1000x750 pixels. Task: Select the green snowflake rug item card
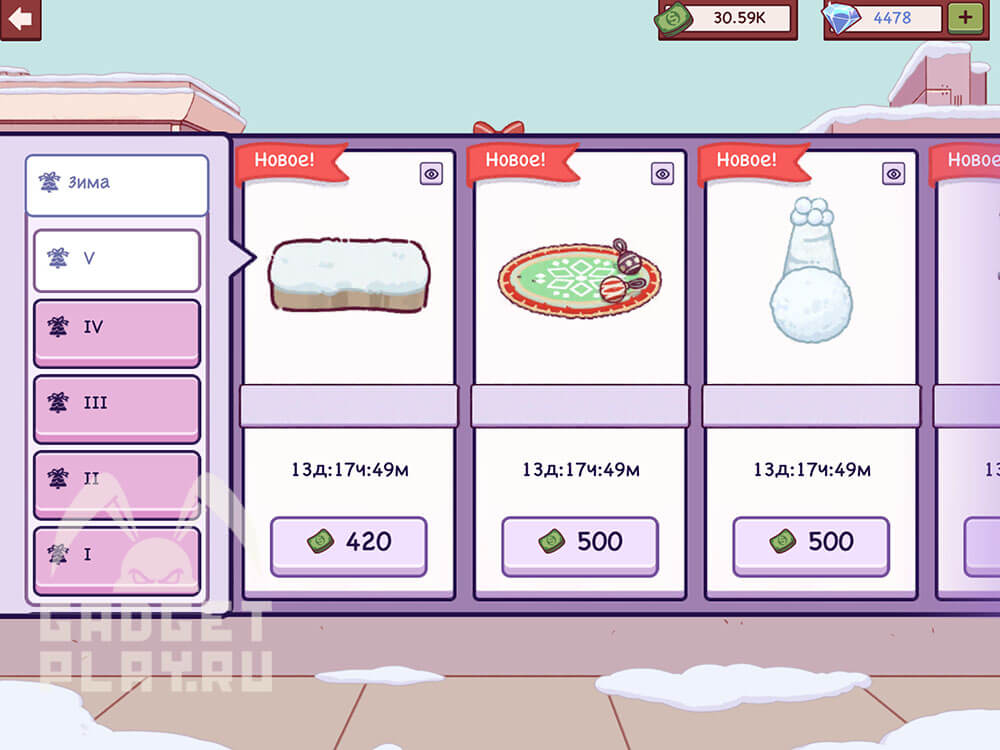tap(580, 278)
